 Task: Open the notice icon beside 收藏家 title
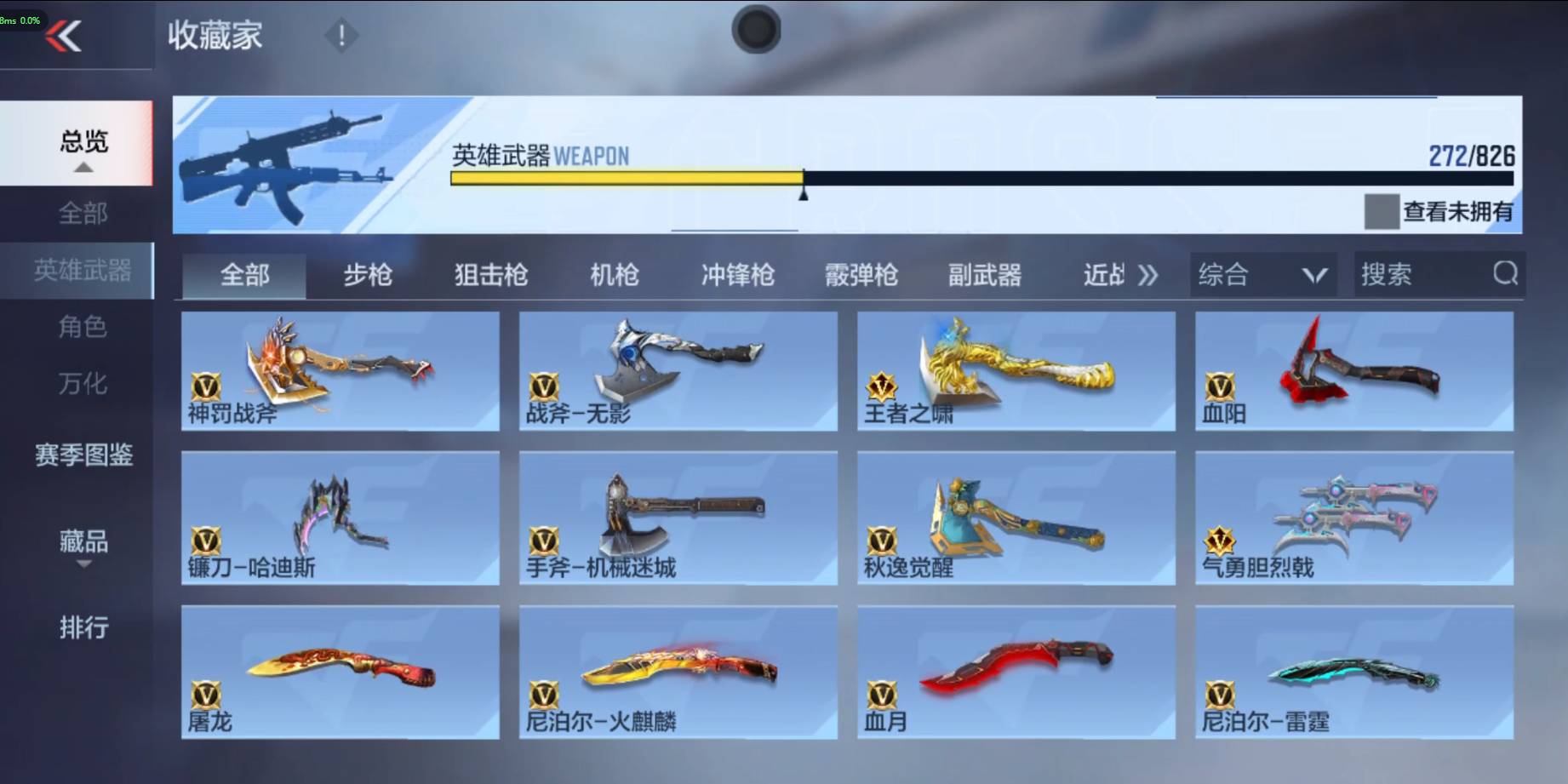pyautogui.click(x=339, y=35)
